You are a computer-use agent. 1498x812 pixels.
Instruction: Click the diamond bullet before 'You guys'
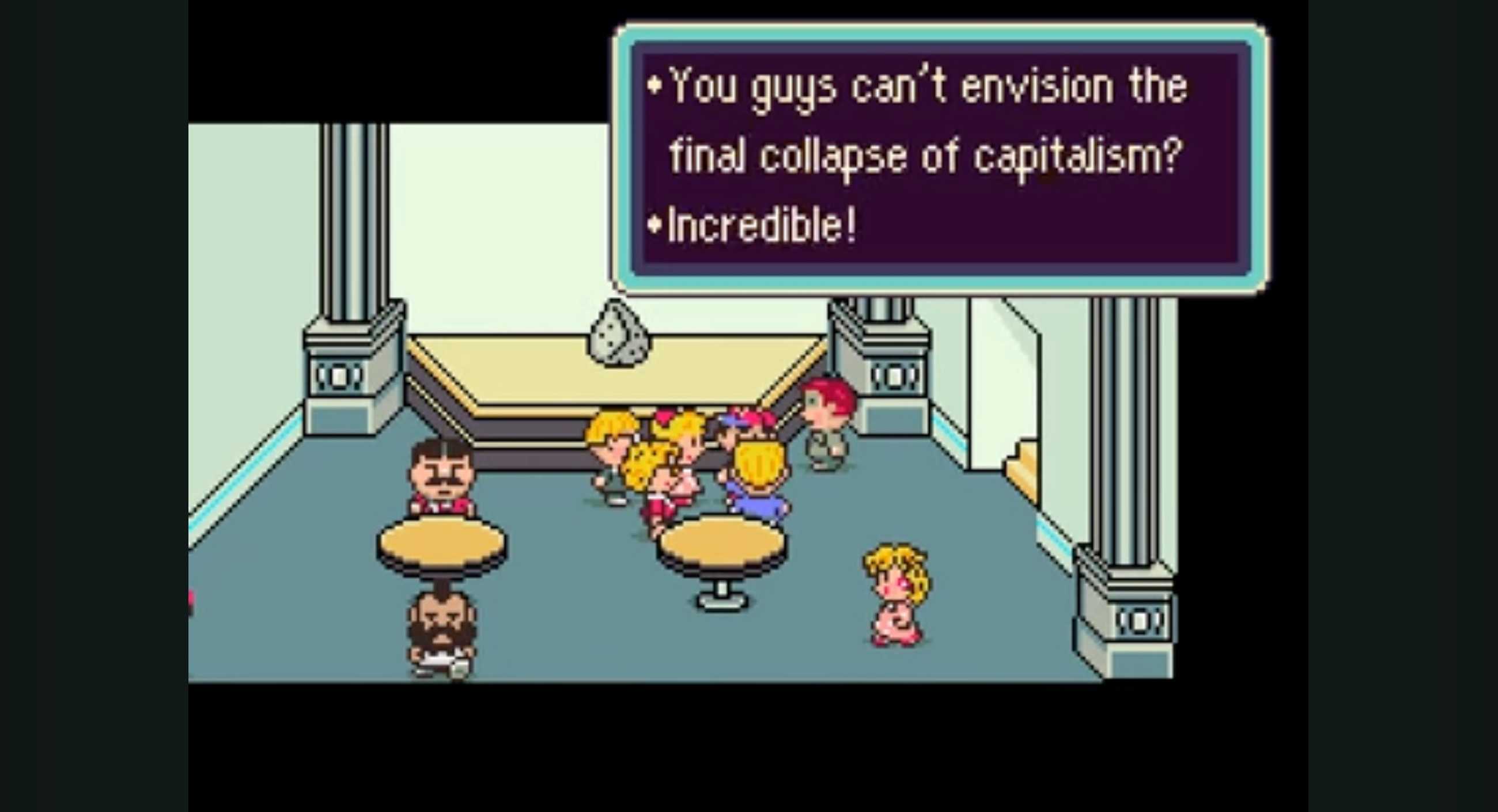(x=656, y=86)
